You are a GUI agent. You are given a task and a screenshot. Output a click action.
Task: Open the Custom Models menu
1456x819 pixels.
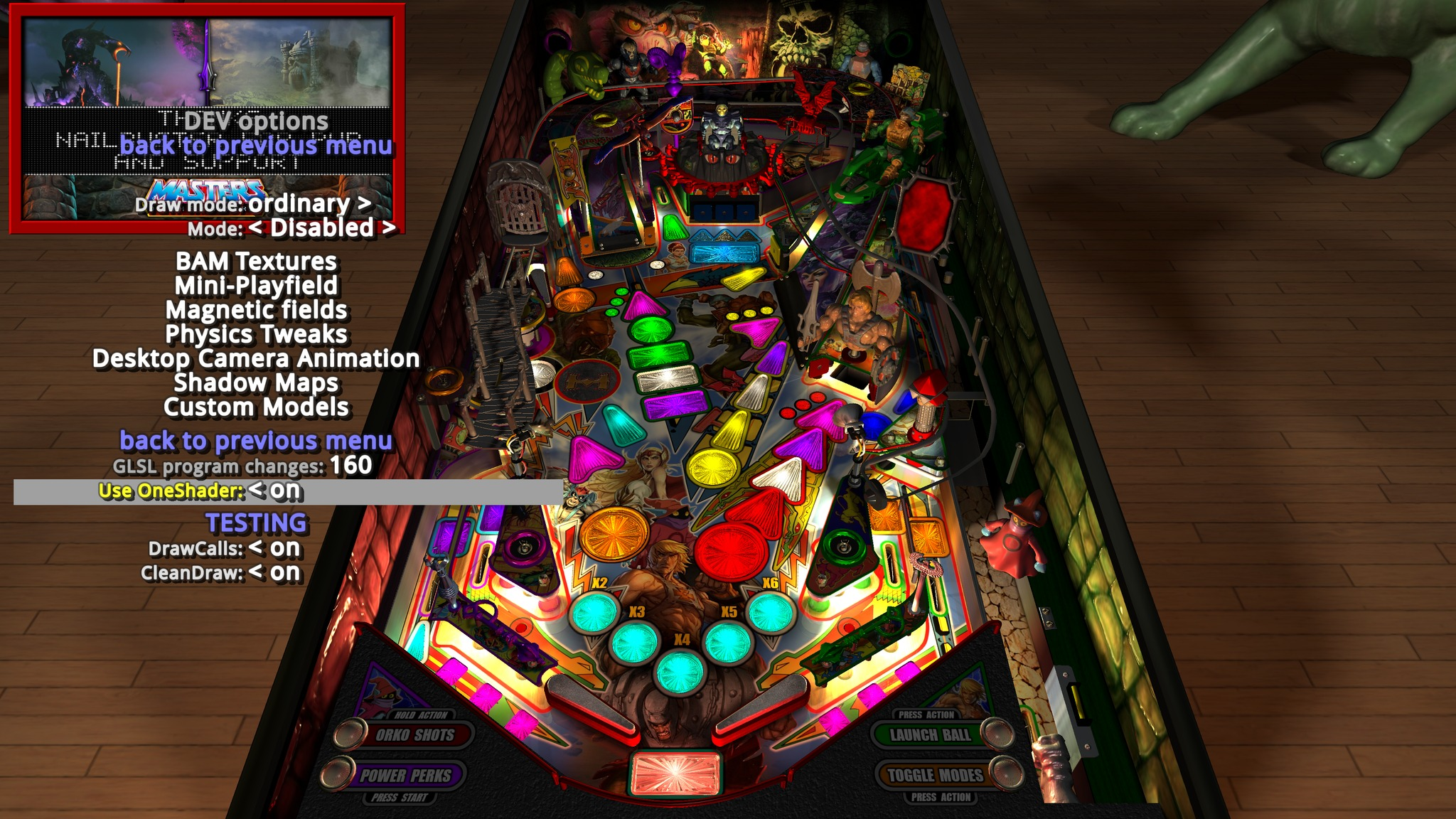255,407
